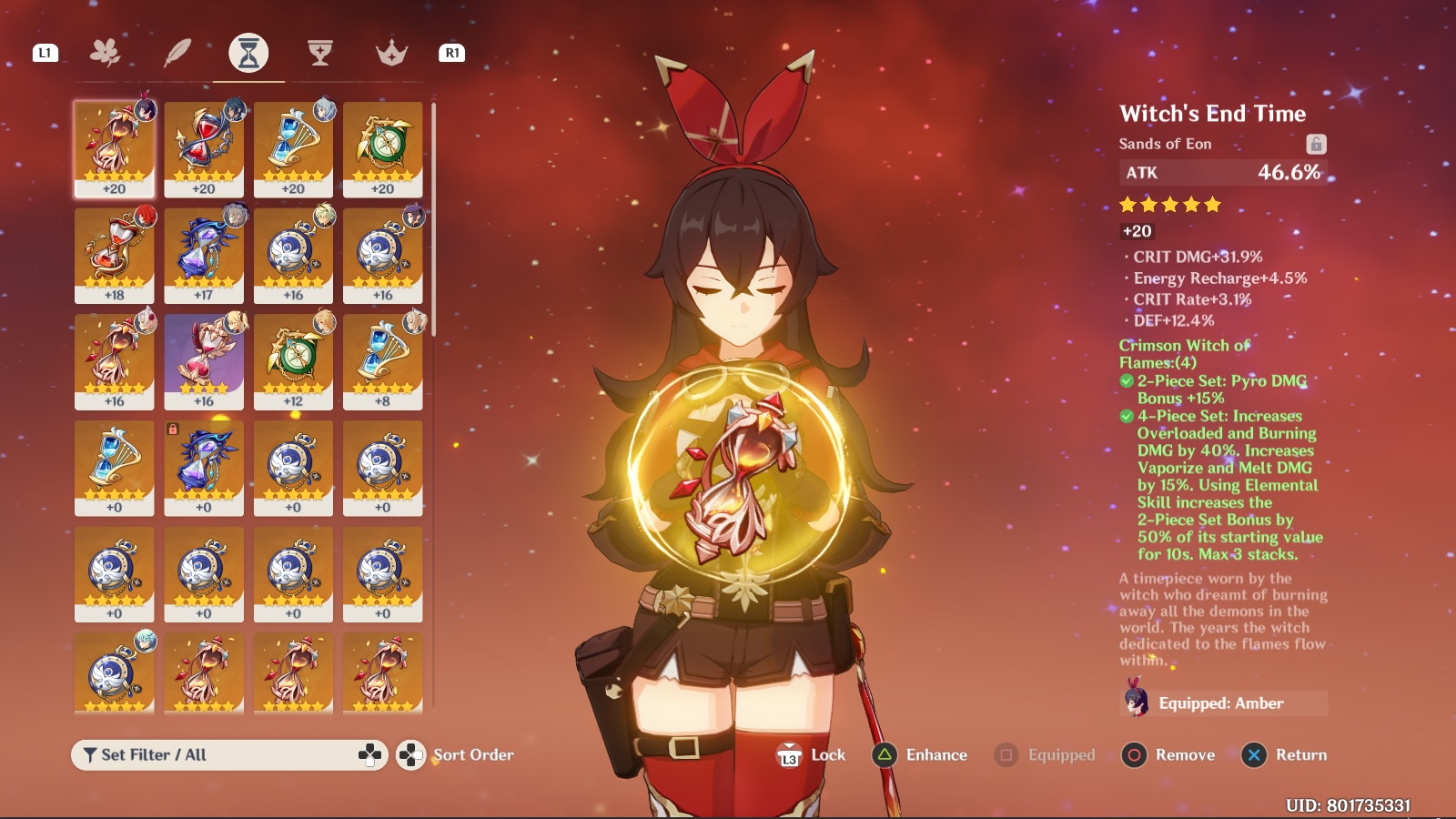This screenshot has height=819, width=1456.
Task: Unlock the padlocked purple hourglass artifact
Action: (x=205, y=466)
